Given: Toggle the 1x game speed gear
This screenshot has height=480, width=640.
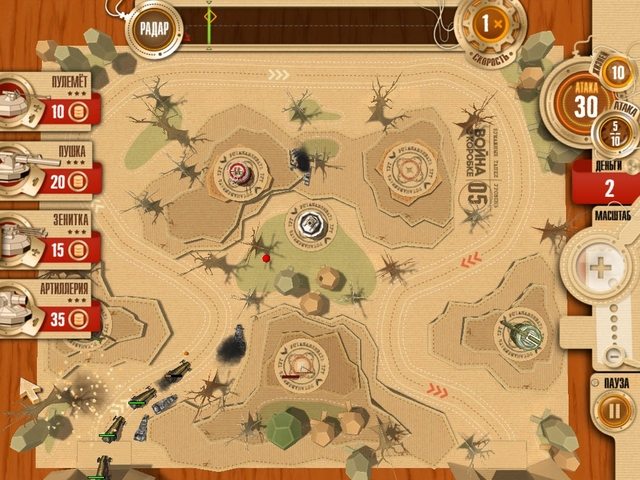Looking at the screenshot, I should click(x=488, y=23).
